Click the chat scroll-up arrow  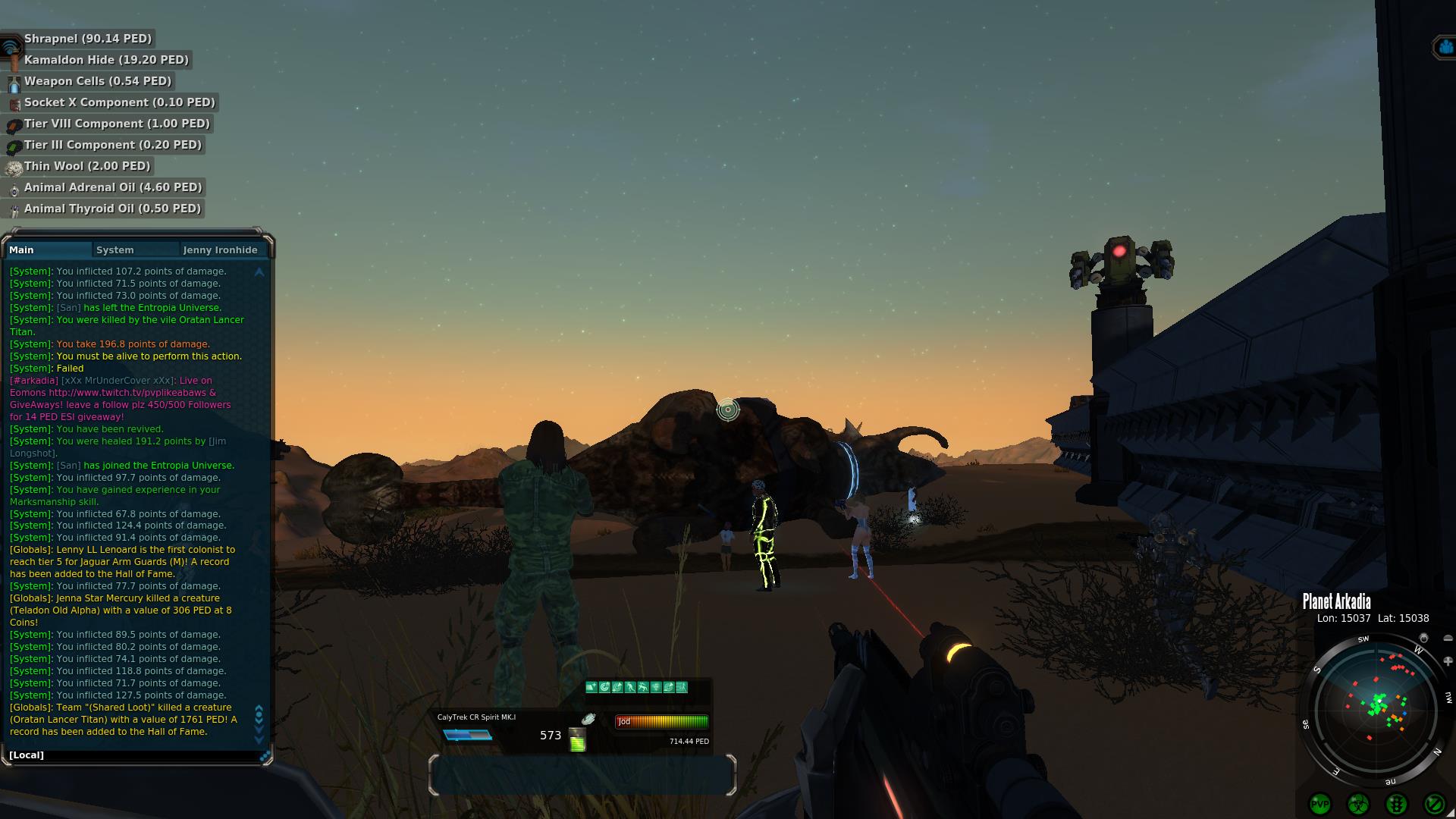[259, 271]
